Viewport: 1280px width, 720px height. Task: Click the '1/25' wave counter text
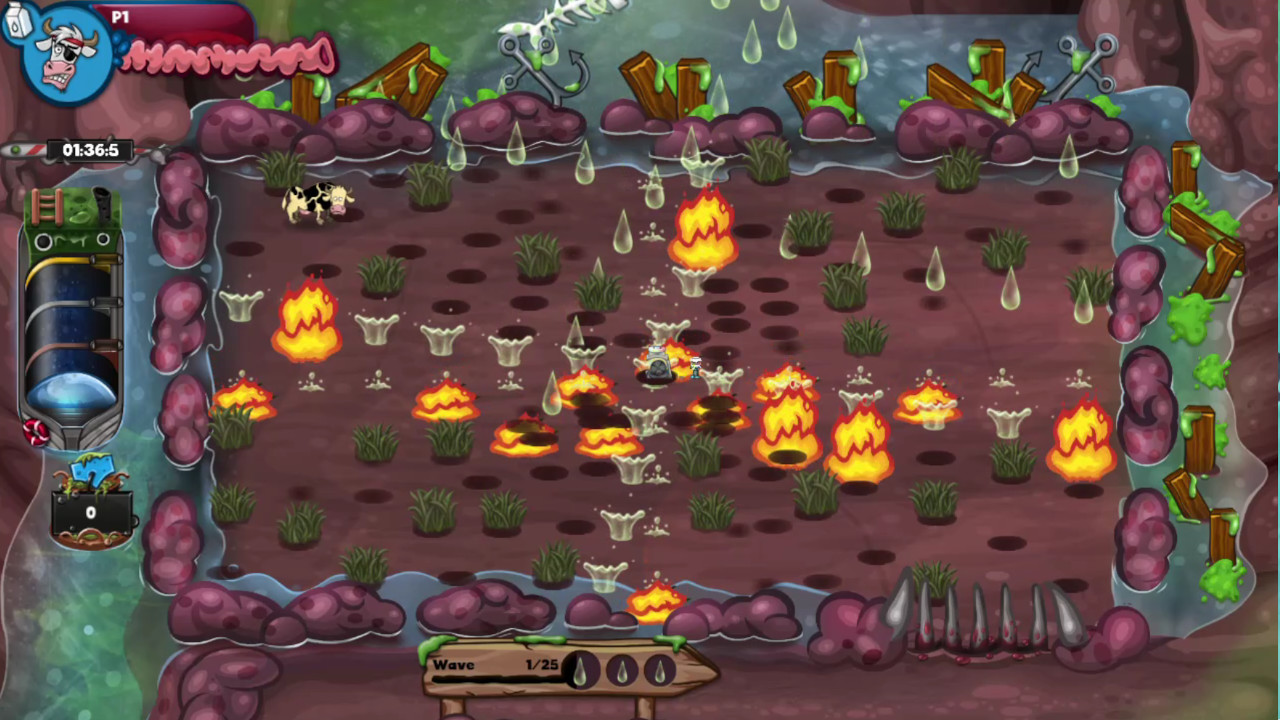tap(541, 663)
